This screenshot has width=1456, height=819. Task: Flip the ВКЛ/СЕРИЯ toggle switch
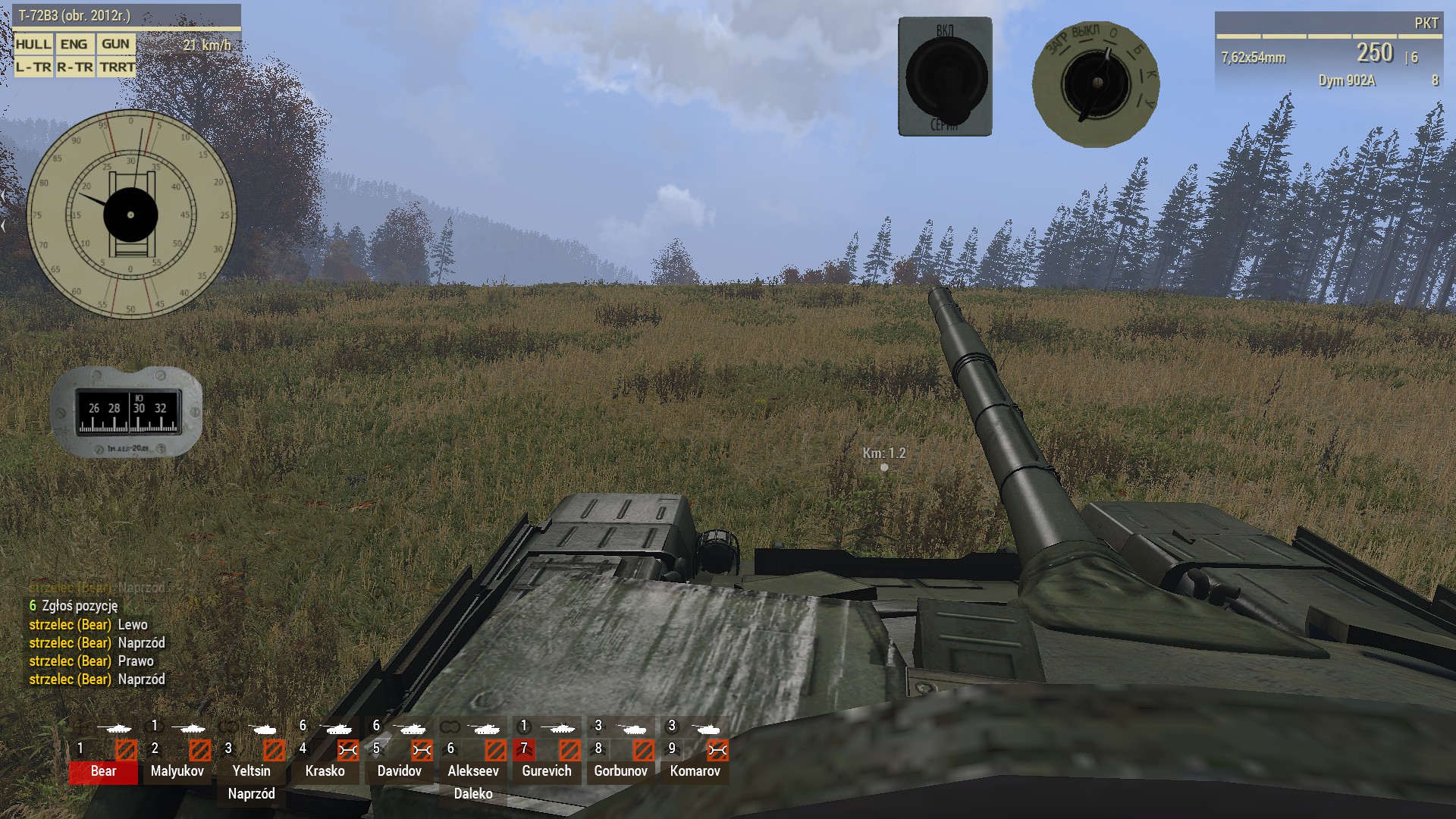(x=945, y=77)
